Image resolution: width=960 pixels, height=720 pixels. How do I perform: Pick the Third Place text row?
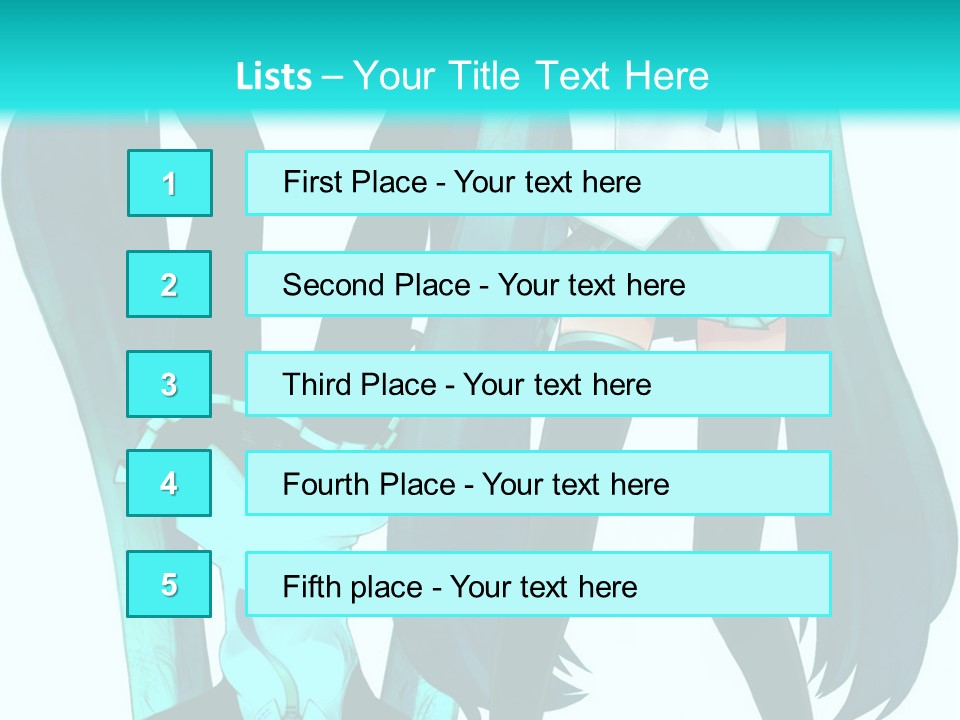click(x=538, y=384)
